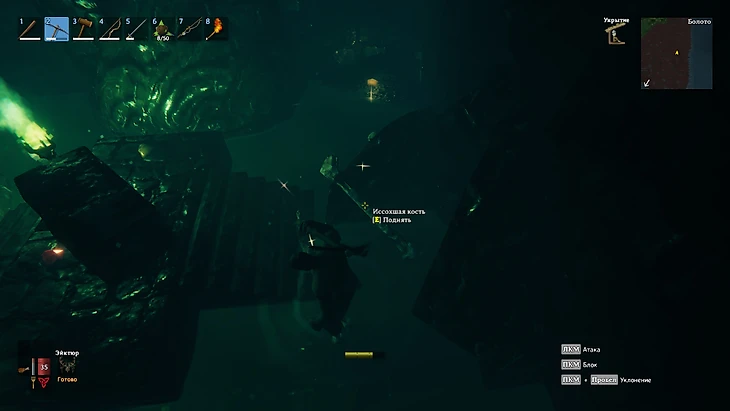Activate the Эйктюр antler power icon

tap(66, 366)
